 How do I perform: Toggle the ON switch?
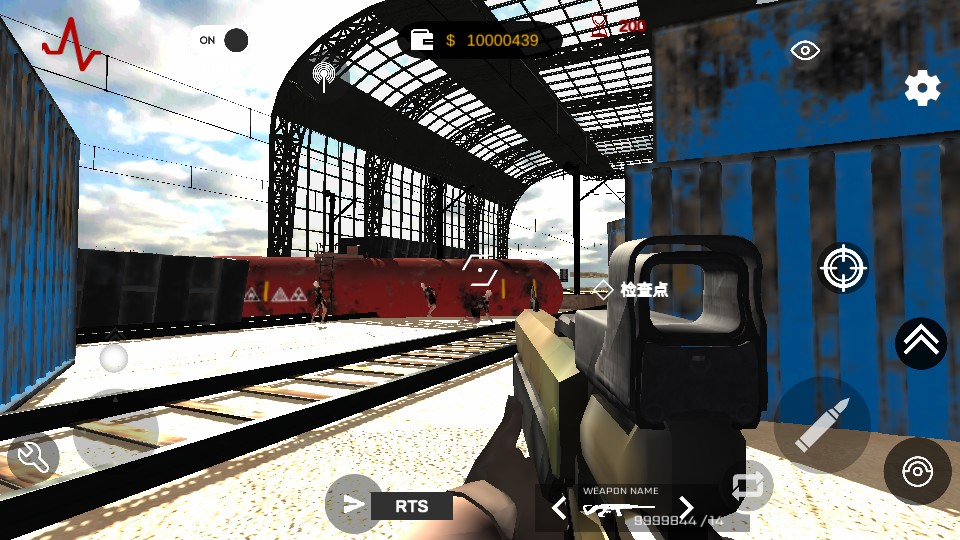[220, 40]
